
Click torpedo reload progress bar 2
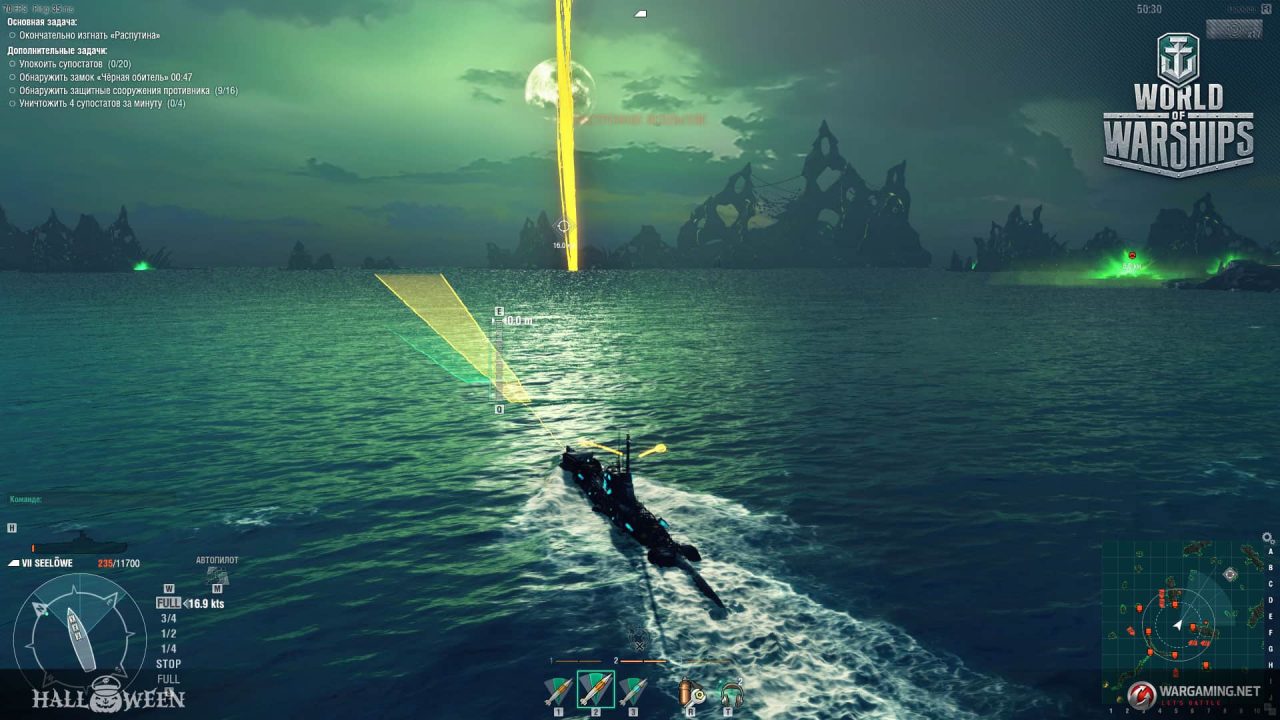643,661
